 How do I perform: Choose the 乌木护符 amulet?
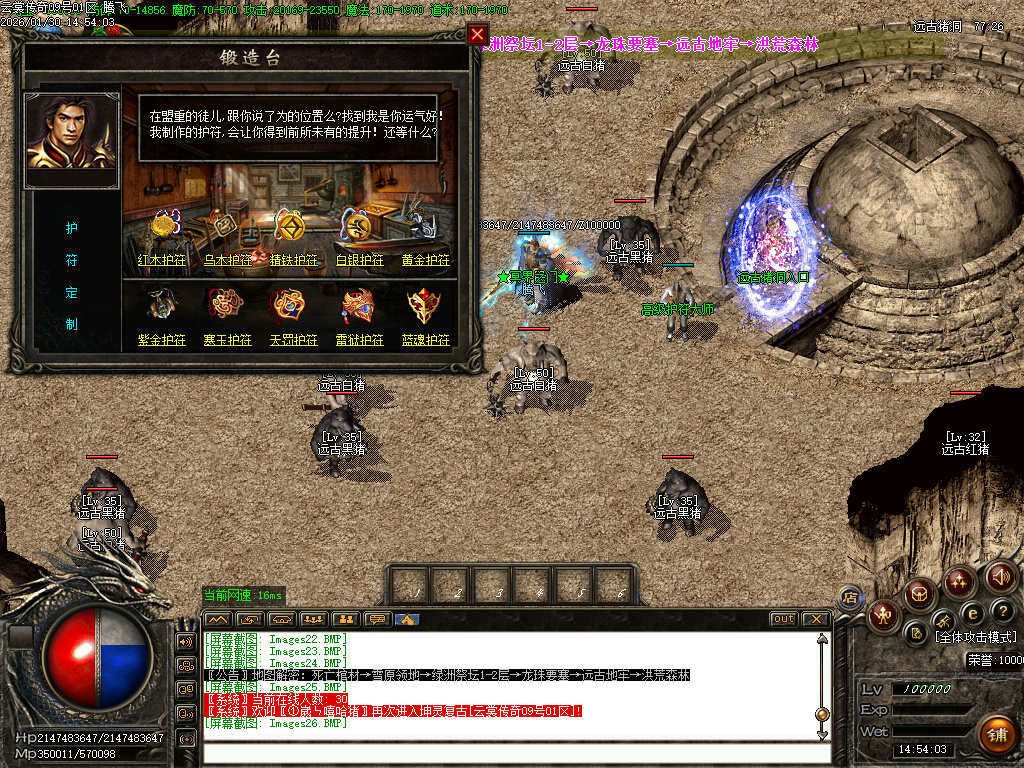226,260
